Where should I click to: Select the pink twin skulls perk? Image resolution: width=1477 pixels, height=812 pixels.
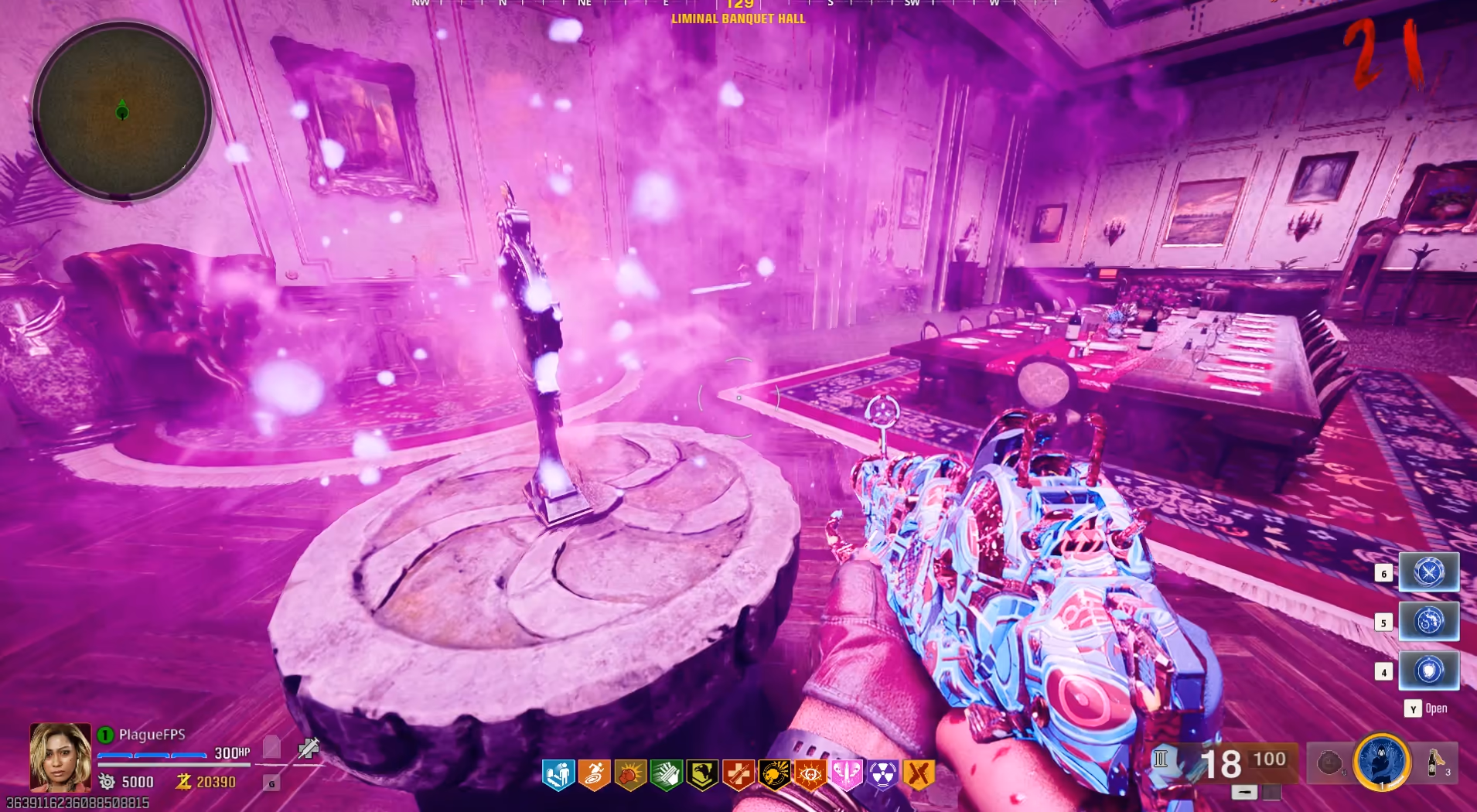pos(846,774)
